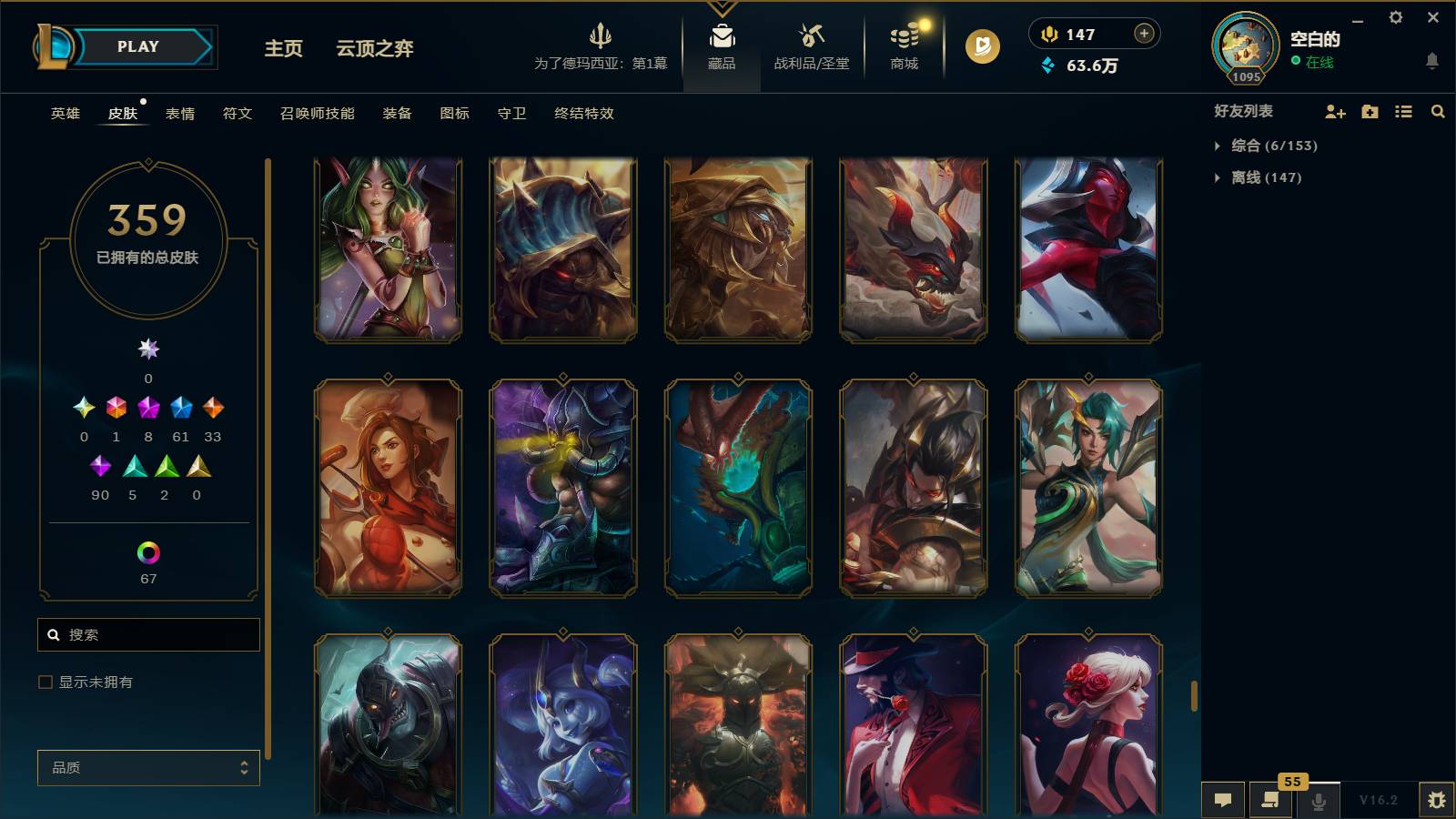Open the chat bubble icon bottom right
The width and height of the screenshot is (1456, 819).
point(1224,801)
